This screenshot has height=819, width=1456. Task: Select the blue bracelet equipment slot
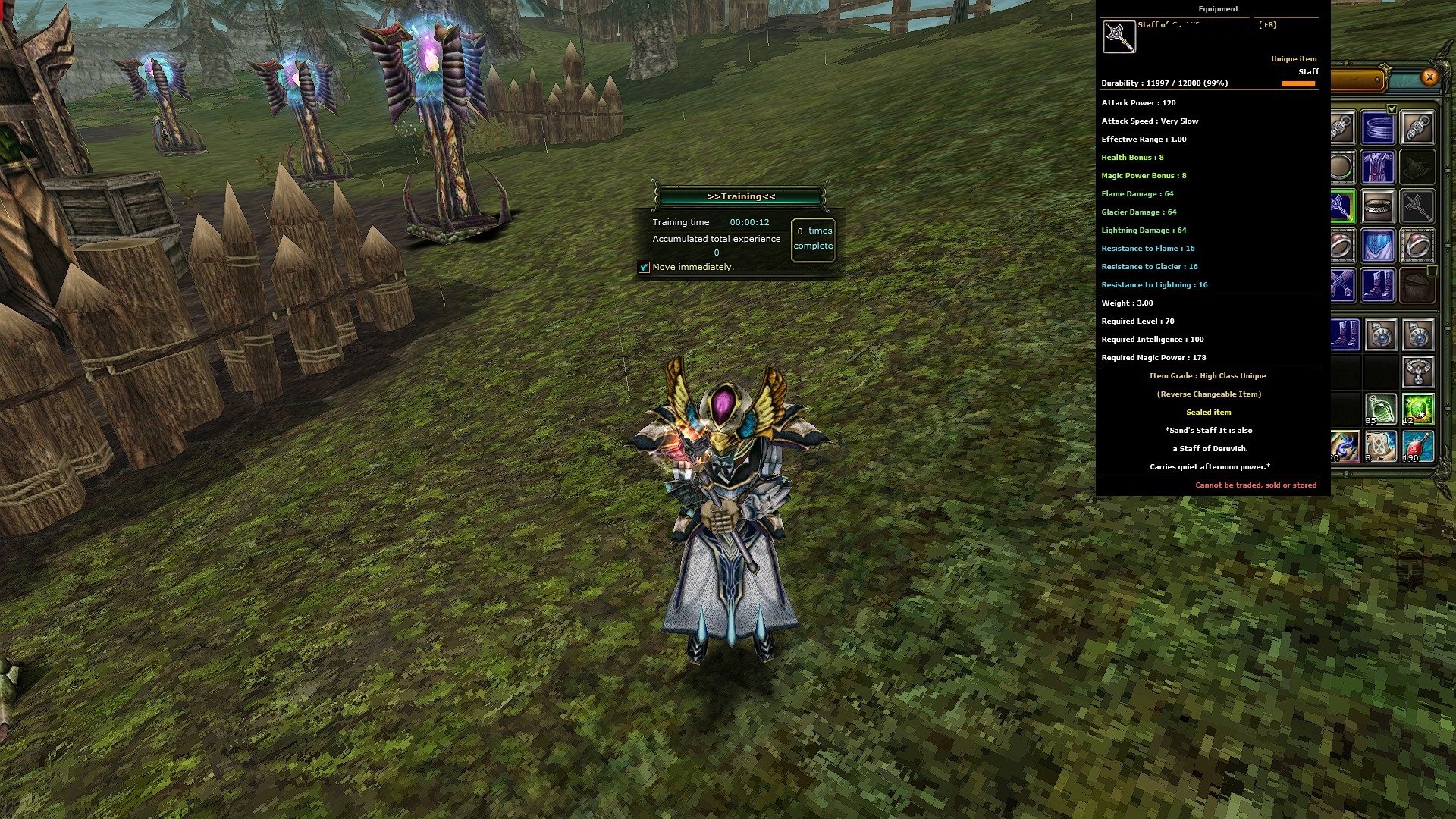point(1378,127)
